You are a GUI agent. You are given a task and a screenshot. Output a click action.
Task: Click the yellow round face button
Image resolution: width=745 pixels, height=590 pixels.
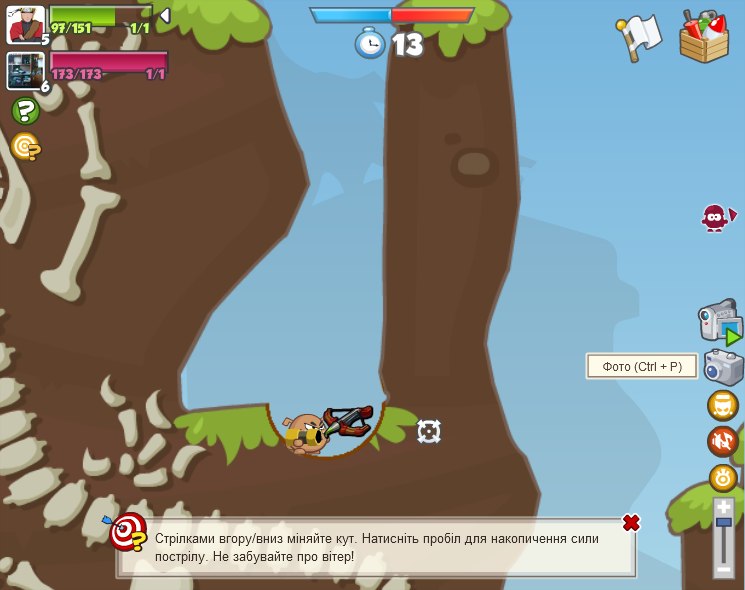[723, 406]
